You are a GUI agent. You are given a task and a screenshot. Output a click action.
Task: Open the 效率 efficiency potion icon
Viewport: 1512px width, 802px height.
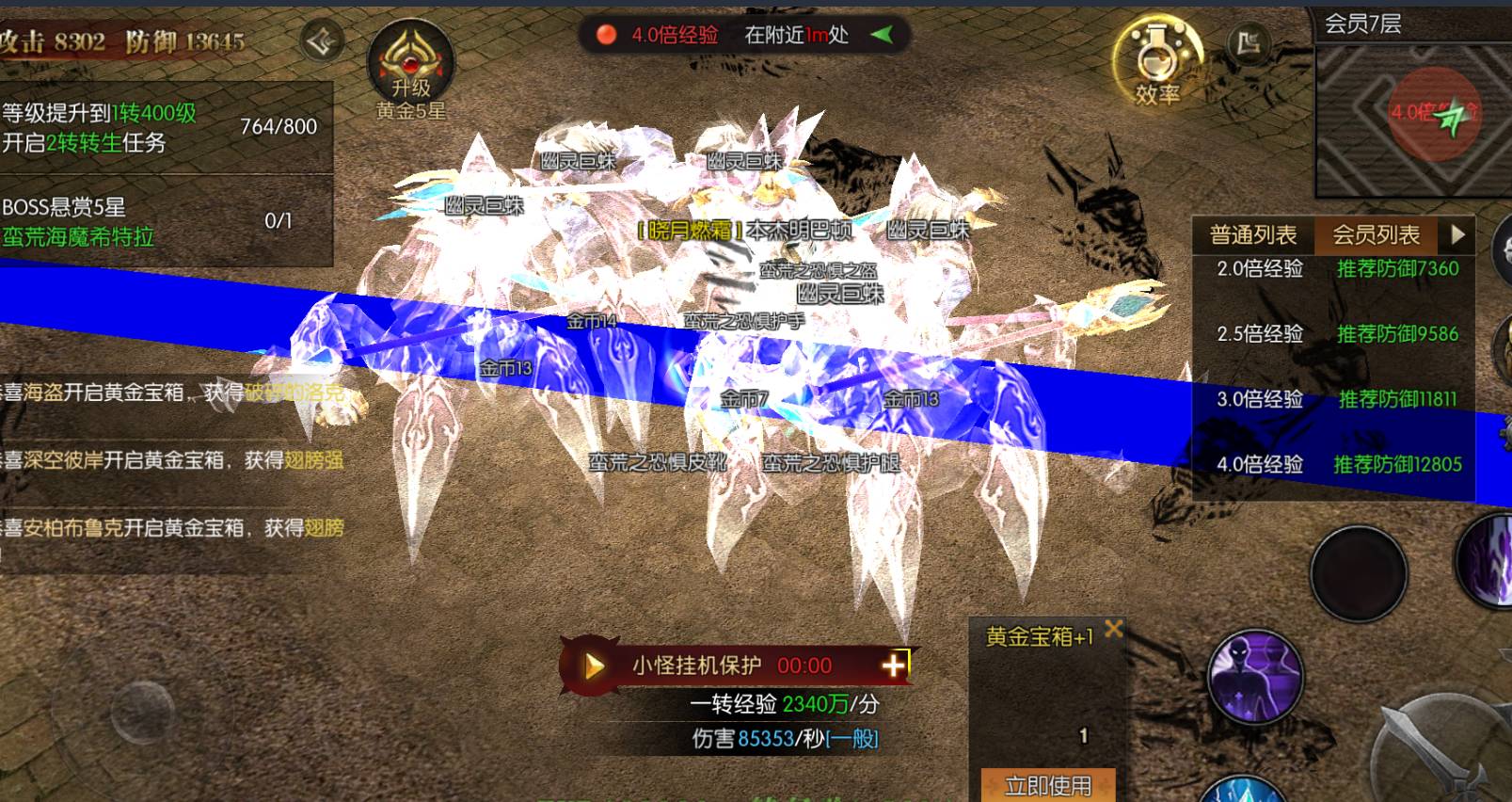(1157, 60)
